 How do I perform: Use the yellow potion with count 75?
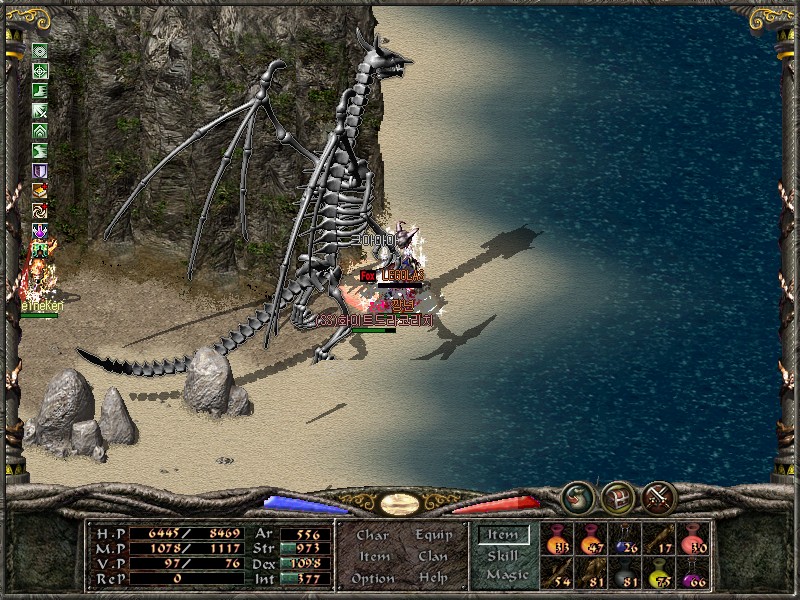pyautogui.click(x=660, y=572)
